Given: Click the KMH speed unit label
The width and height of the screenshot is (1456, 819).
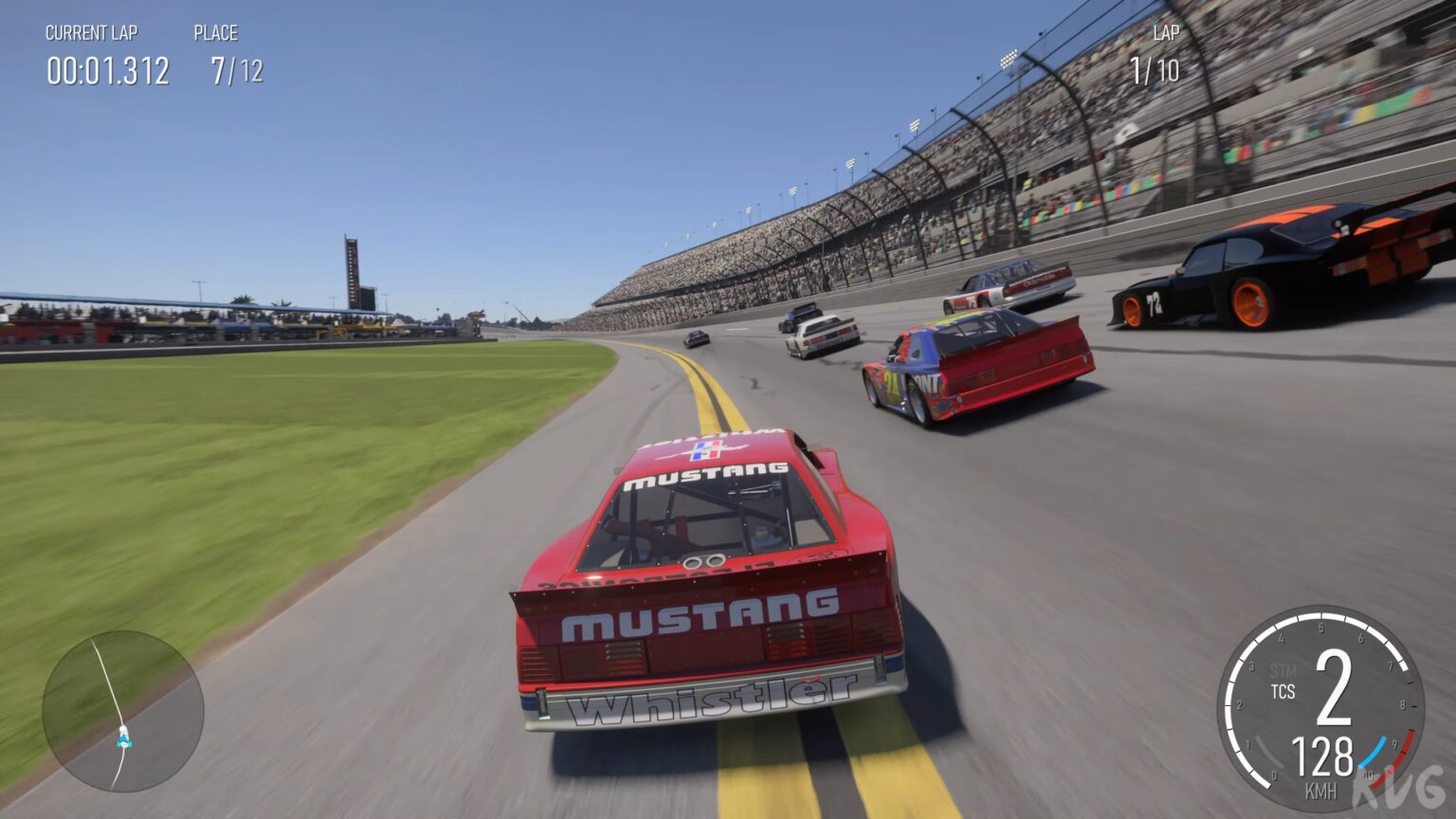Looking at the screenshot, I should coord(1321,790).
